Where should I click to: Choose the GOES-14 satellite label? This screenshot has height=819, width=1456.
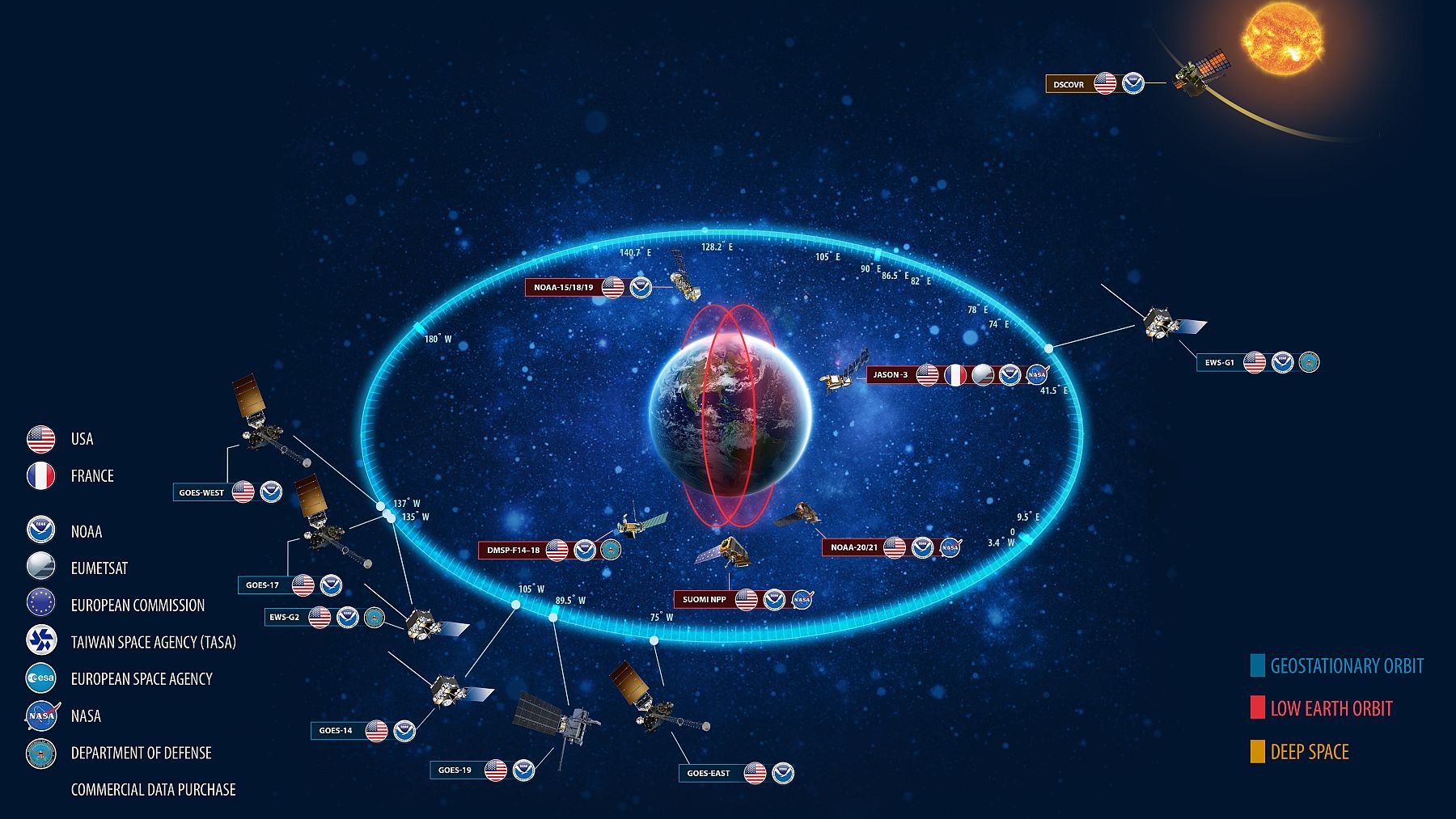335,731
